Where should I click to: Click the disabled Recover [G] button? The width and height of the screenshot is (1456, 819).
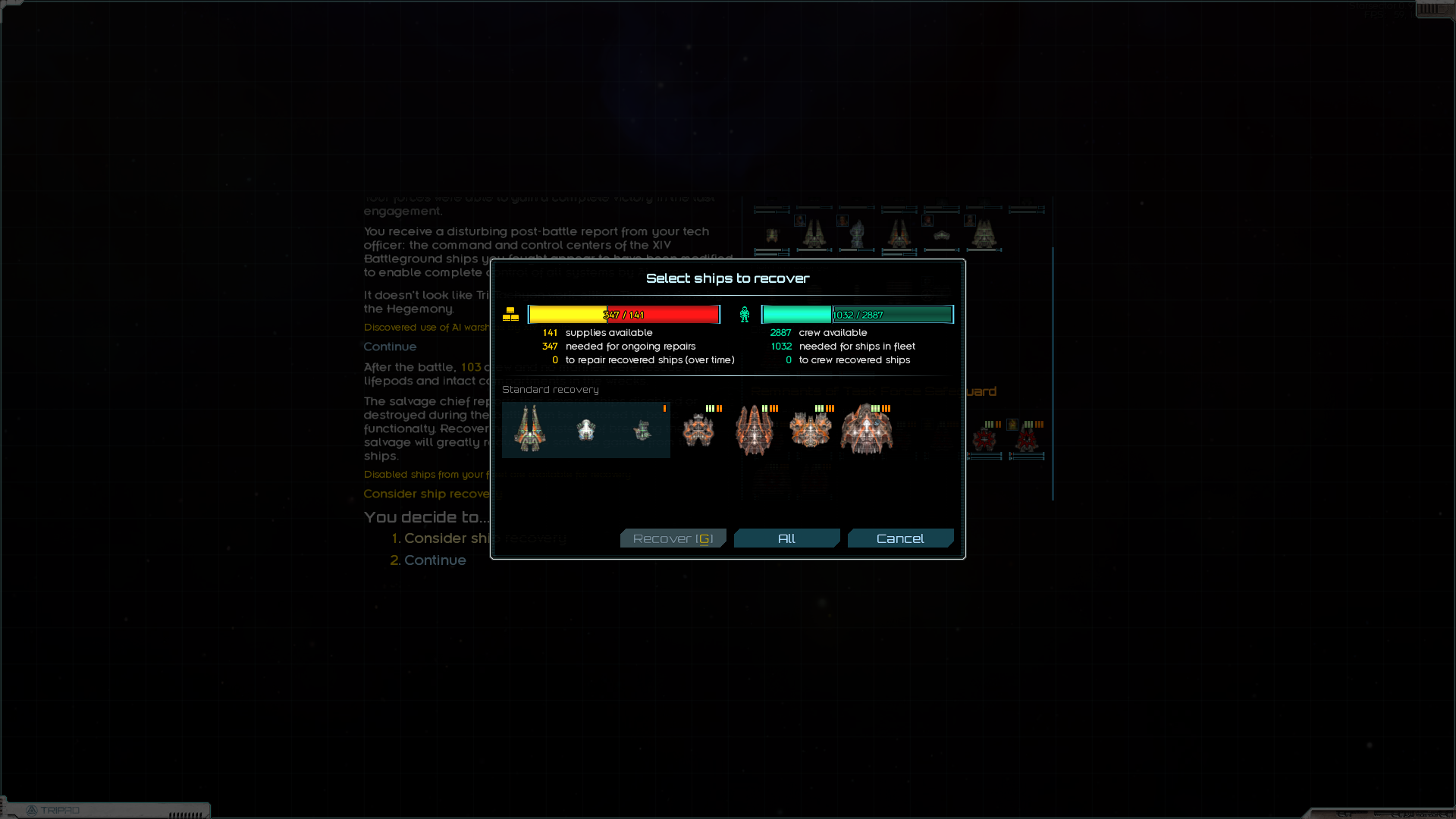(x=673, y=538)
